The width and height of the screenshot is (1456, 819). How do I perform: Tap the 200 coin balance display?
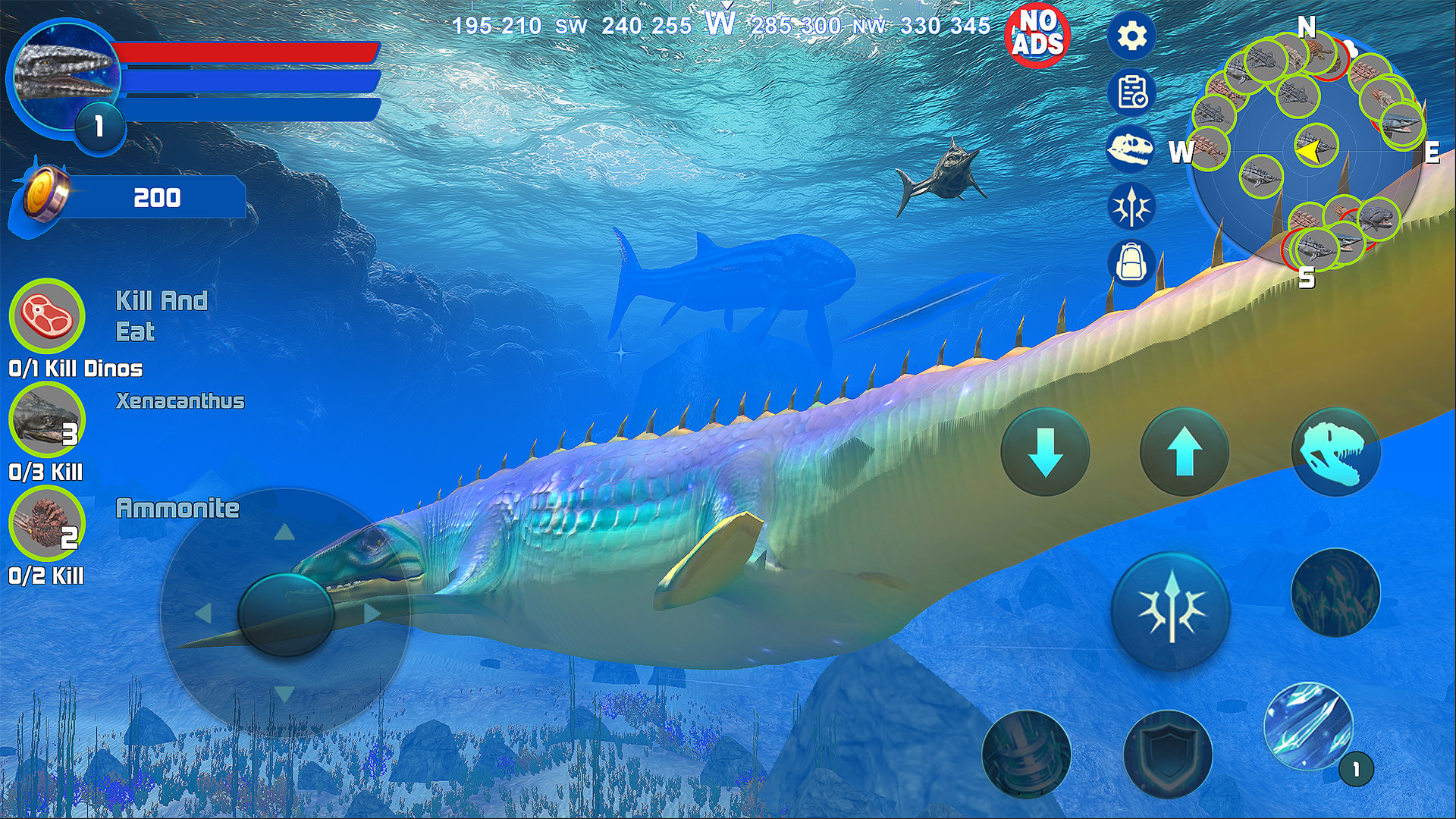pyautogui.click(x=157, y=199)
